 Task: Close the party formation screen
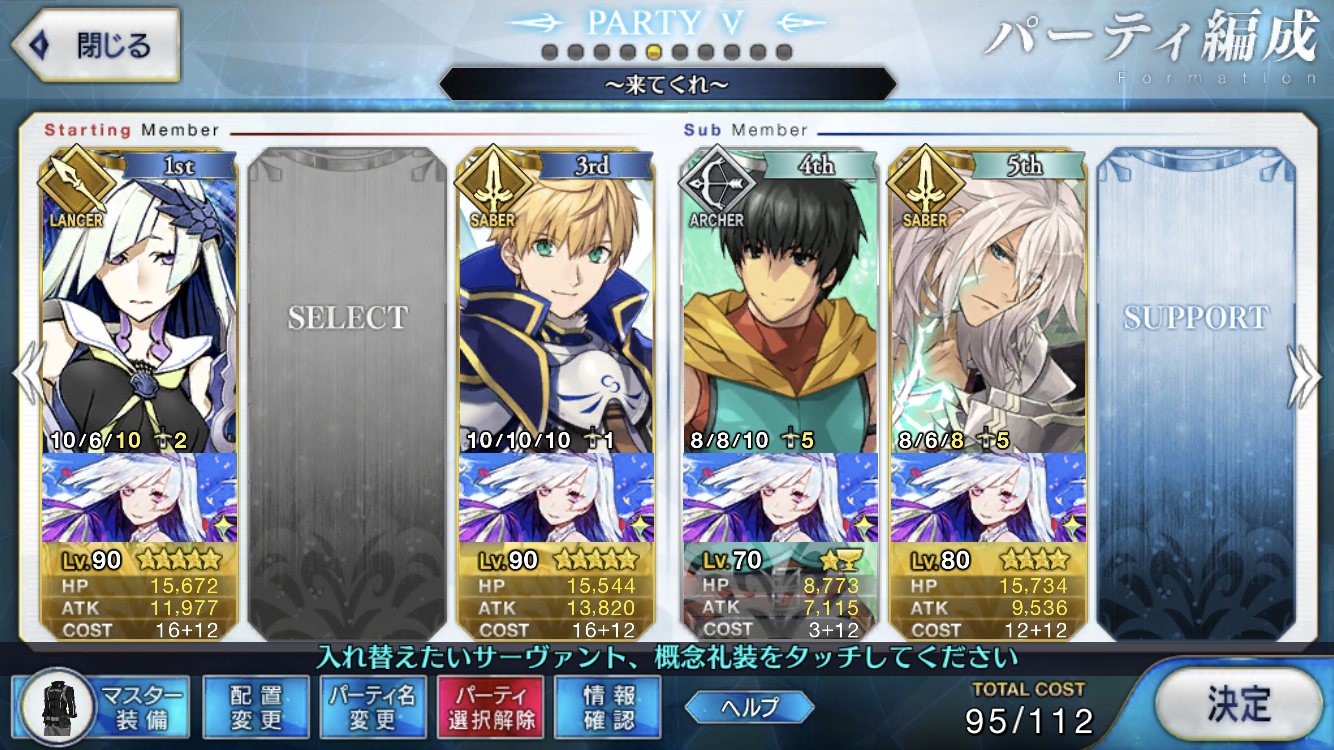(95, 46)
